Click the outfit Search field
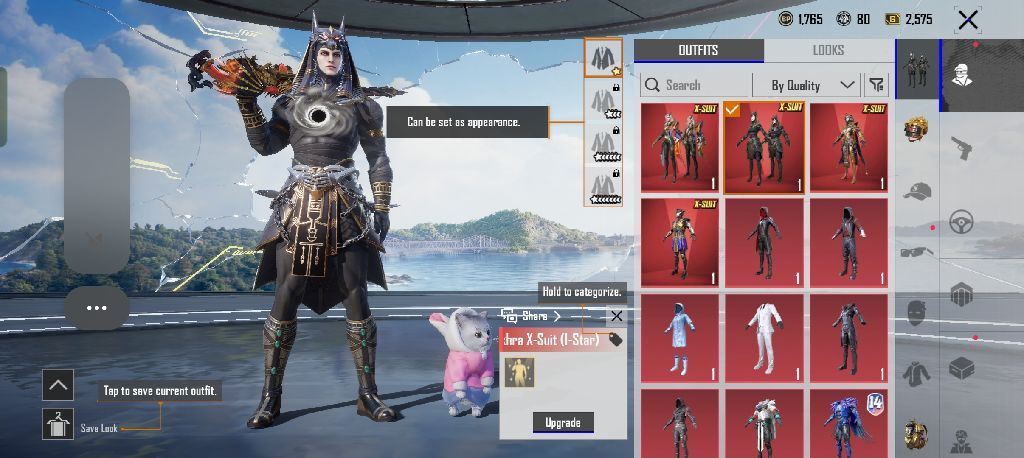This screenshot has width=1024, height=458. pos(695,85)
